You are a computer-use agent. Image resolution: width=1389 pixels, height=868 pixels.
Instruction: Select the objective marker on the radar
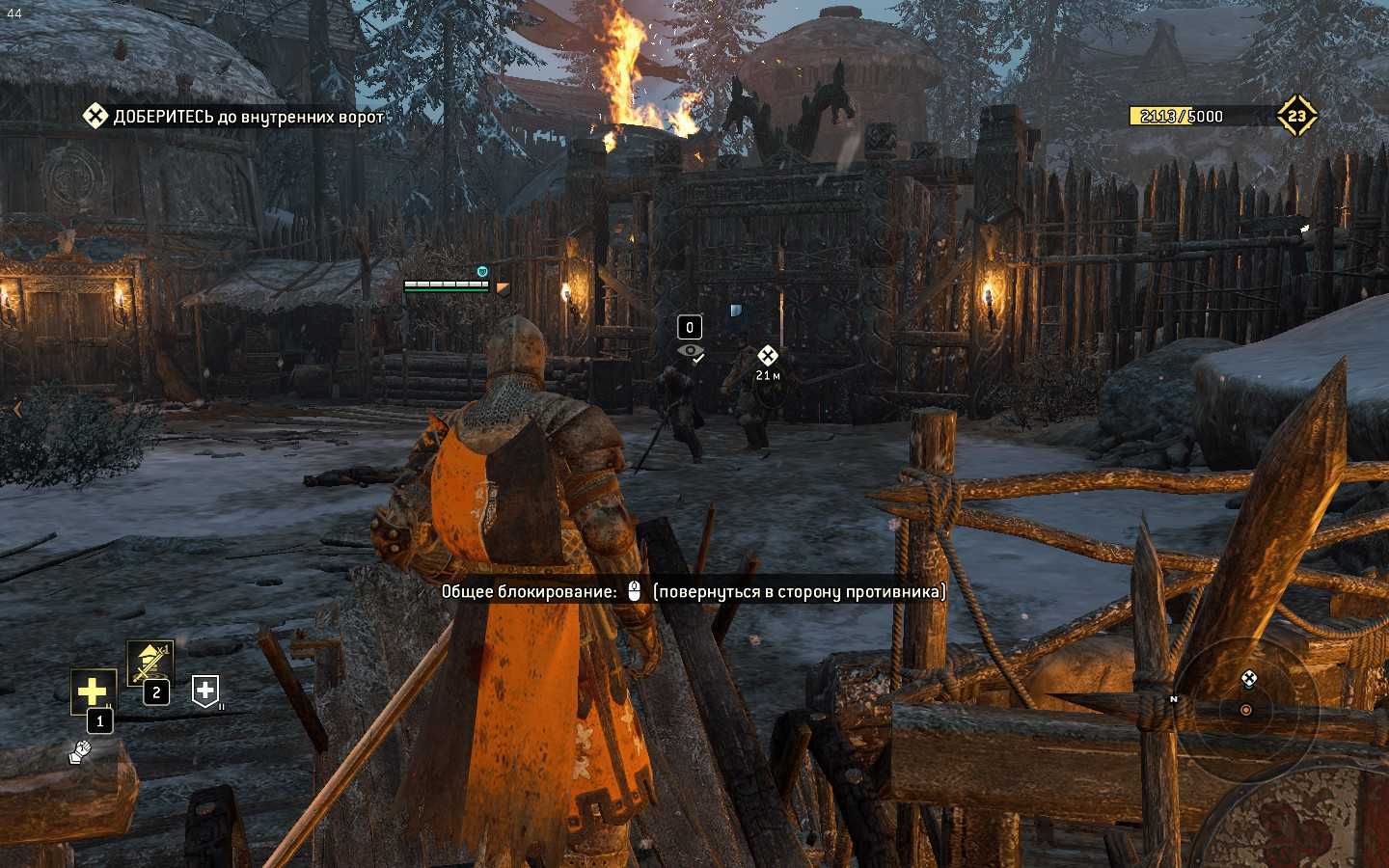click(x=1248, y=679)
